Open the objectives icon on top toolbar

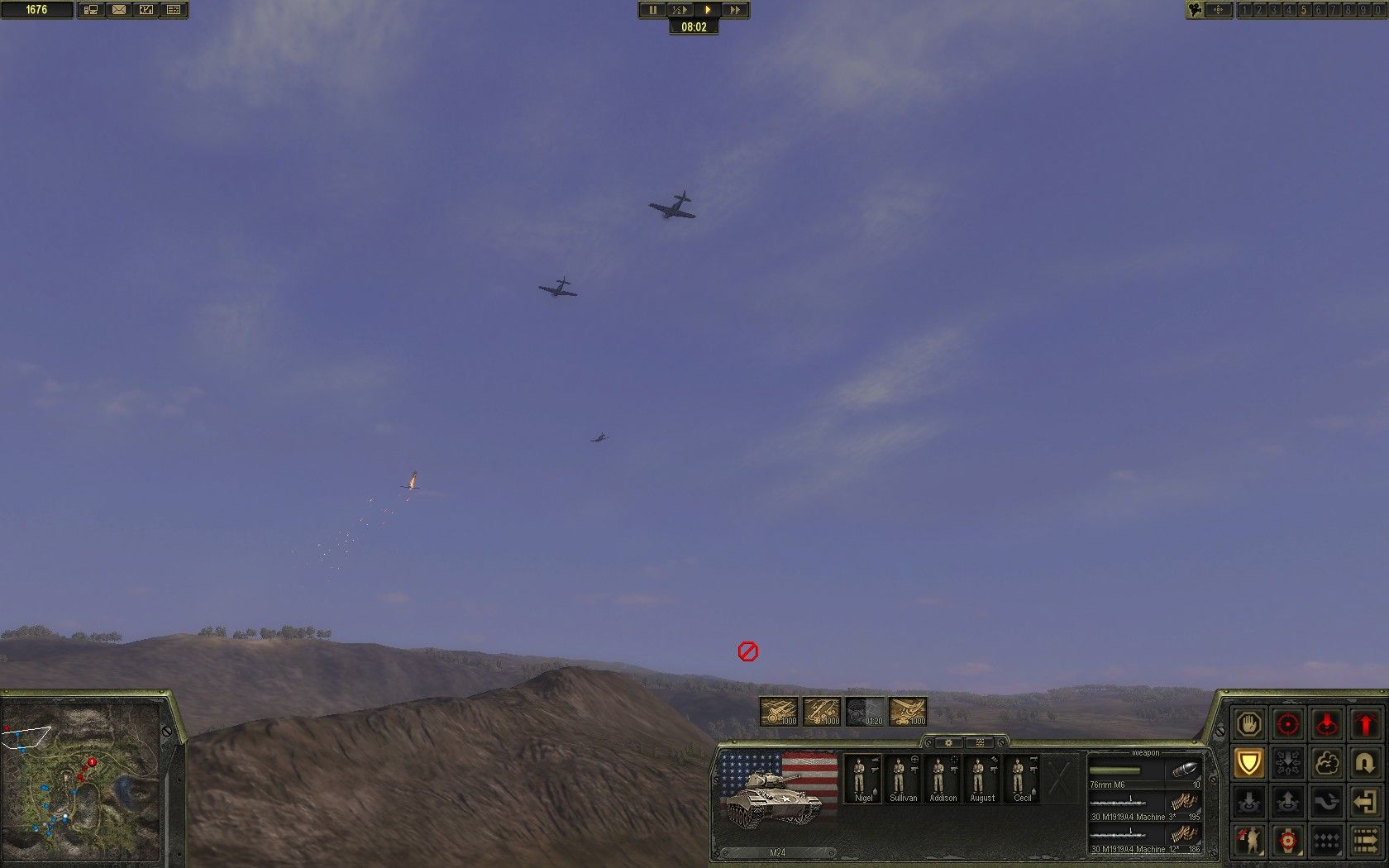172,9
